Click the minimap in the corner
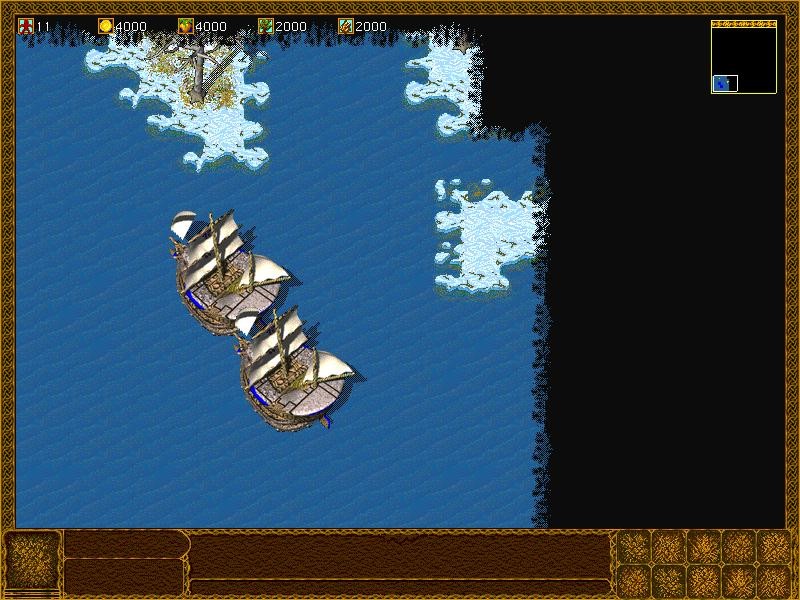This screenshot has width=800, height=600. coord(744,58)
